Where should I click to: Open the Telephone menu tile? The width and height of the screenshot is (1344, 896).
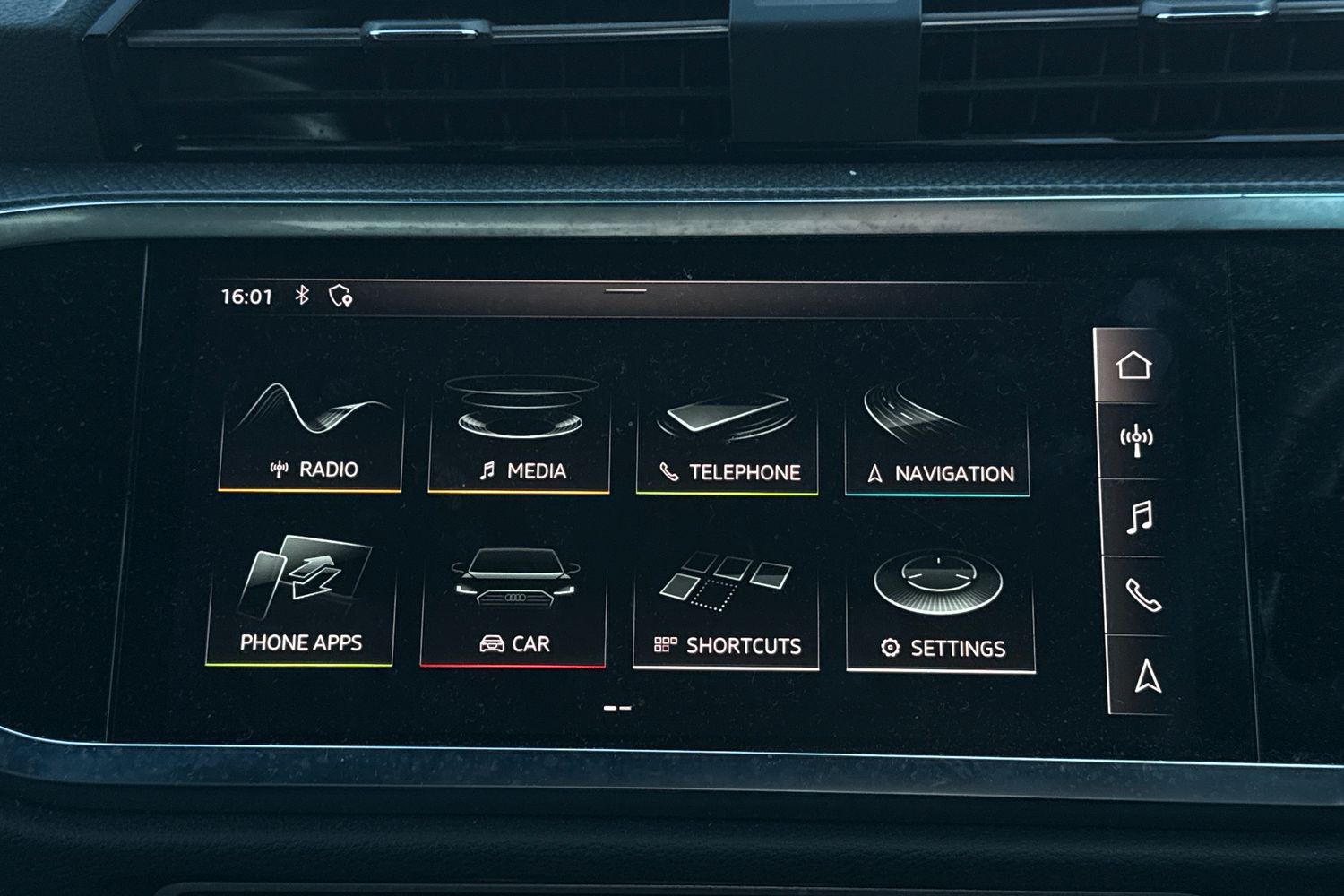727,441
